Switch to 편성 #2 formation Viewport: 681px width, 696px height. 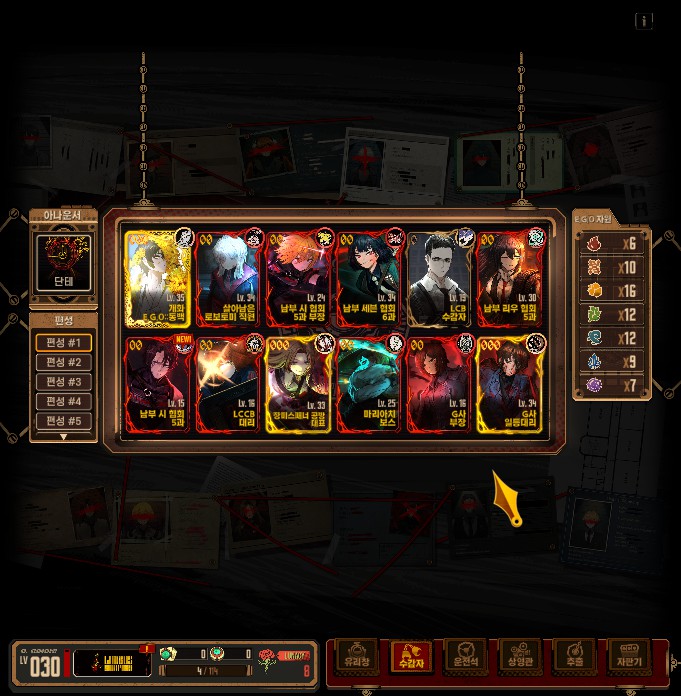pyautogui.click(x=64, y=362)
